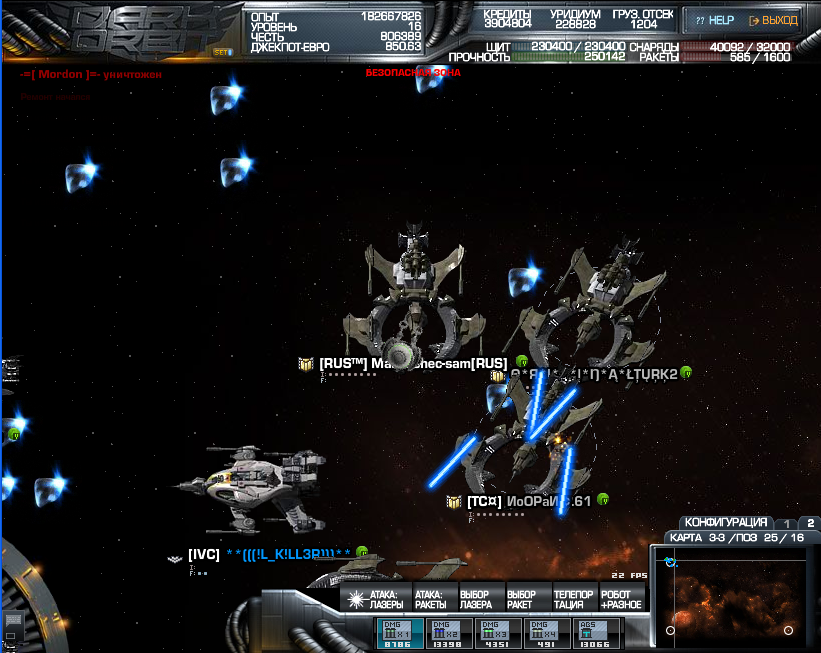Select the DMG x1 laser ammo slot

(396, 634)
